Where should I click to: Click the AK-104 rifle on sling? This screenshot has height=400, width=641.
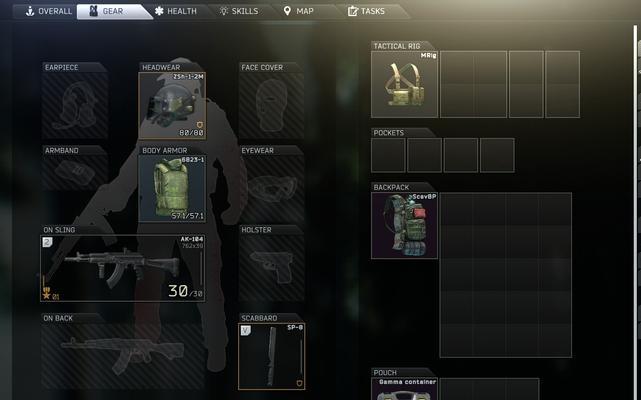pos(122,268)
